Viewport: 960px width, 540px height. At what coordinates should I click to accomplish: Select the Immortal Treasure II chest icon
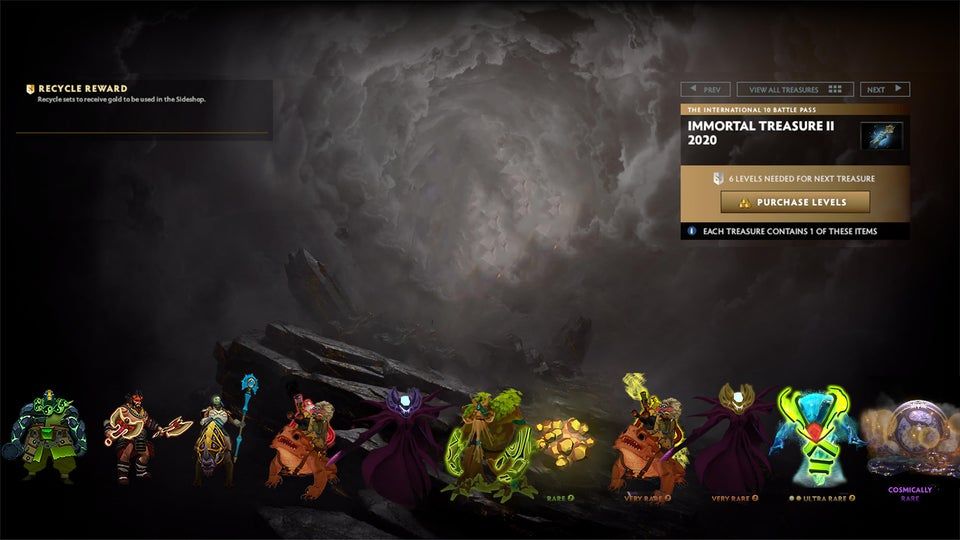(x=881, y=135)
